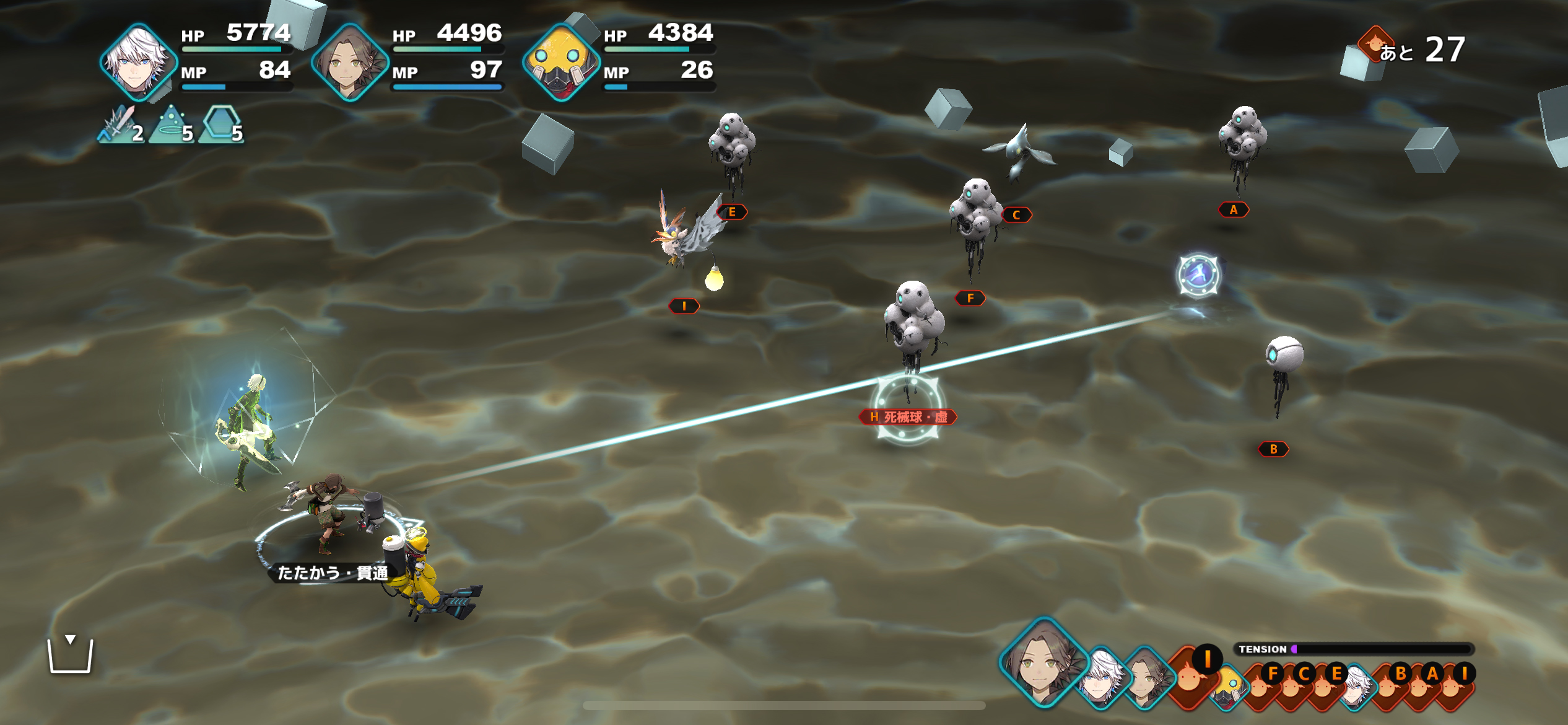Pick enemy marker F as target
Image resolution: width=1568 pixels, height=725 pixels.
[970, 298]
